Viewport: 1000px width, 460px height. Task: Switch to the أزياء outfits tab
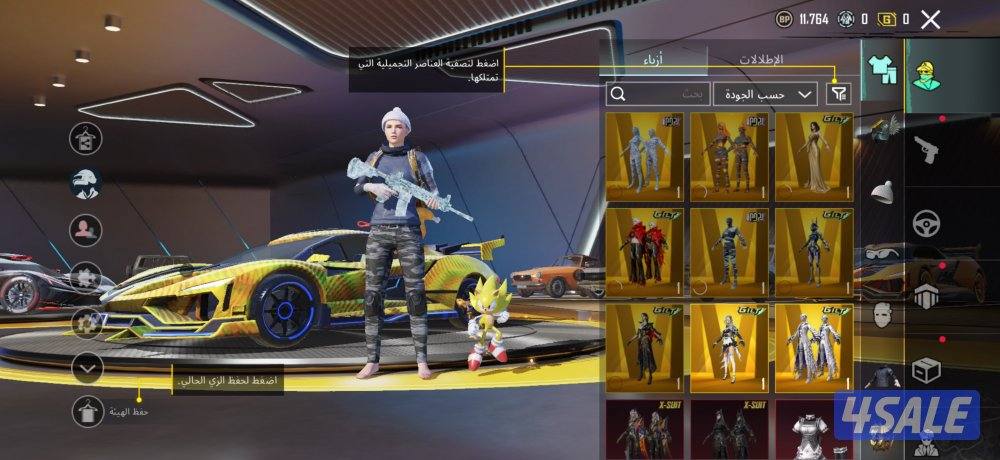655,60
